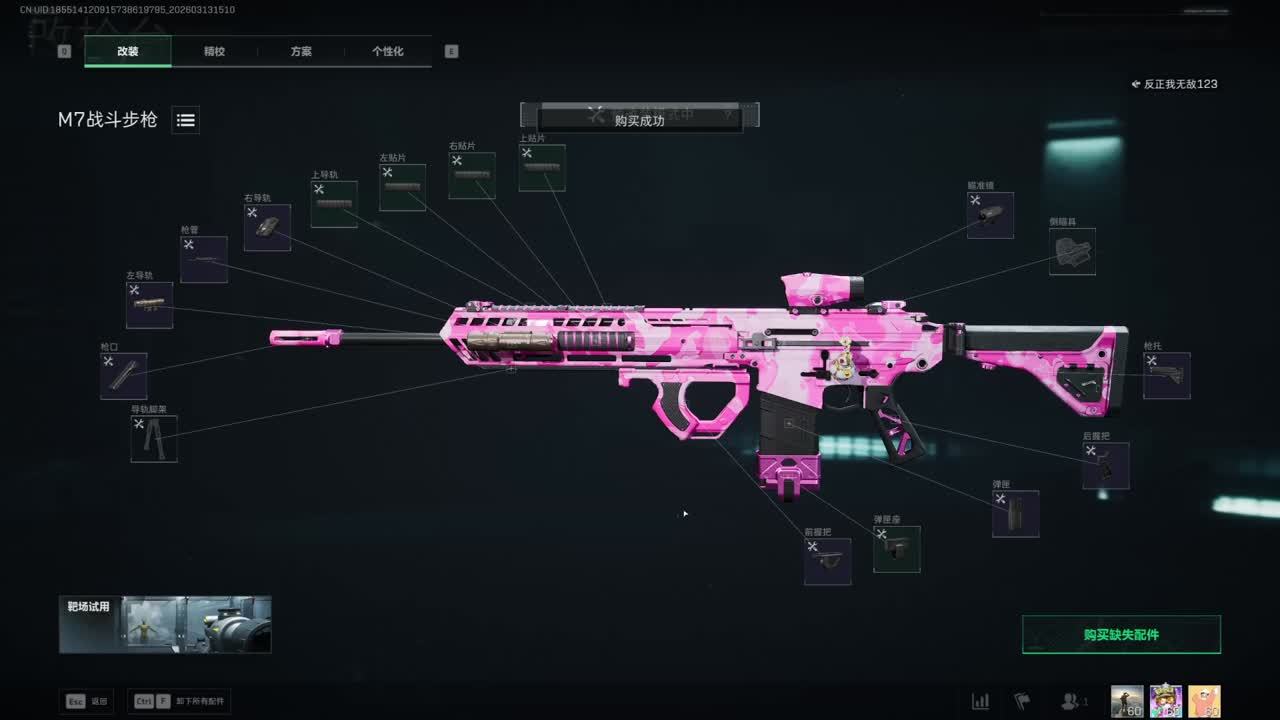Select the 导轨脚架 bipod slot
The width and height of the screenshot is (1280, 720).
[154, 439]
